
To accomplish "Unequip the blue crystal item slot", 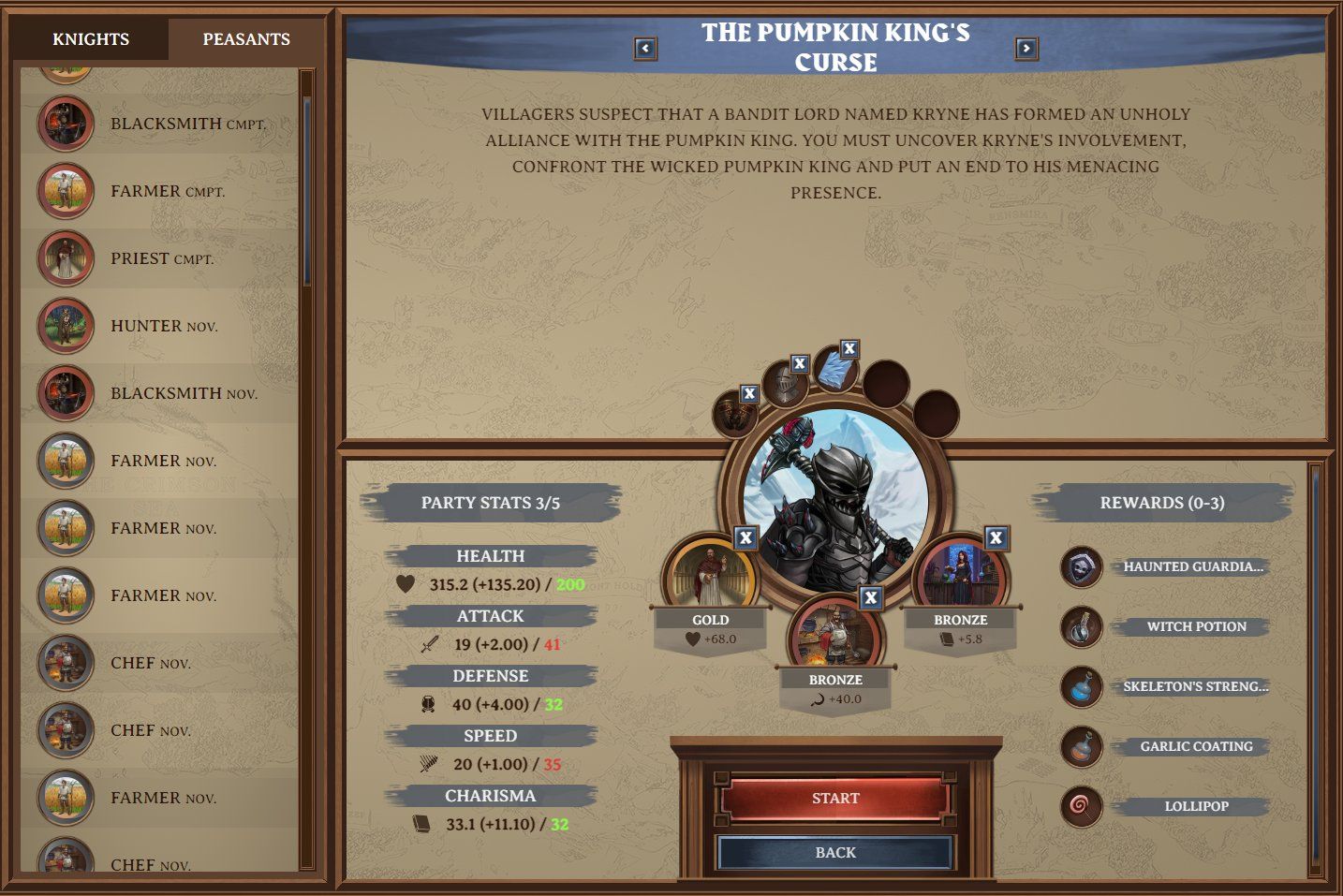I will click(849, 349).
